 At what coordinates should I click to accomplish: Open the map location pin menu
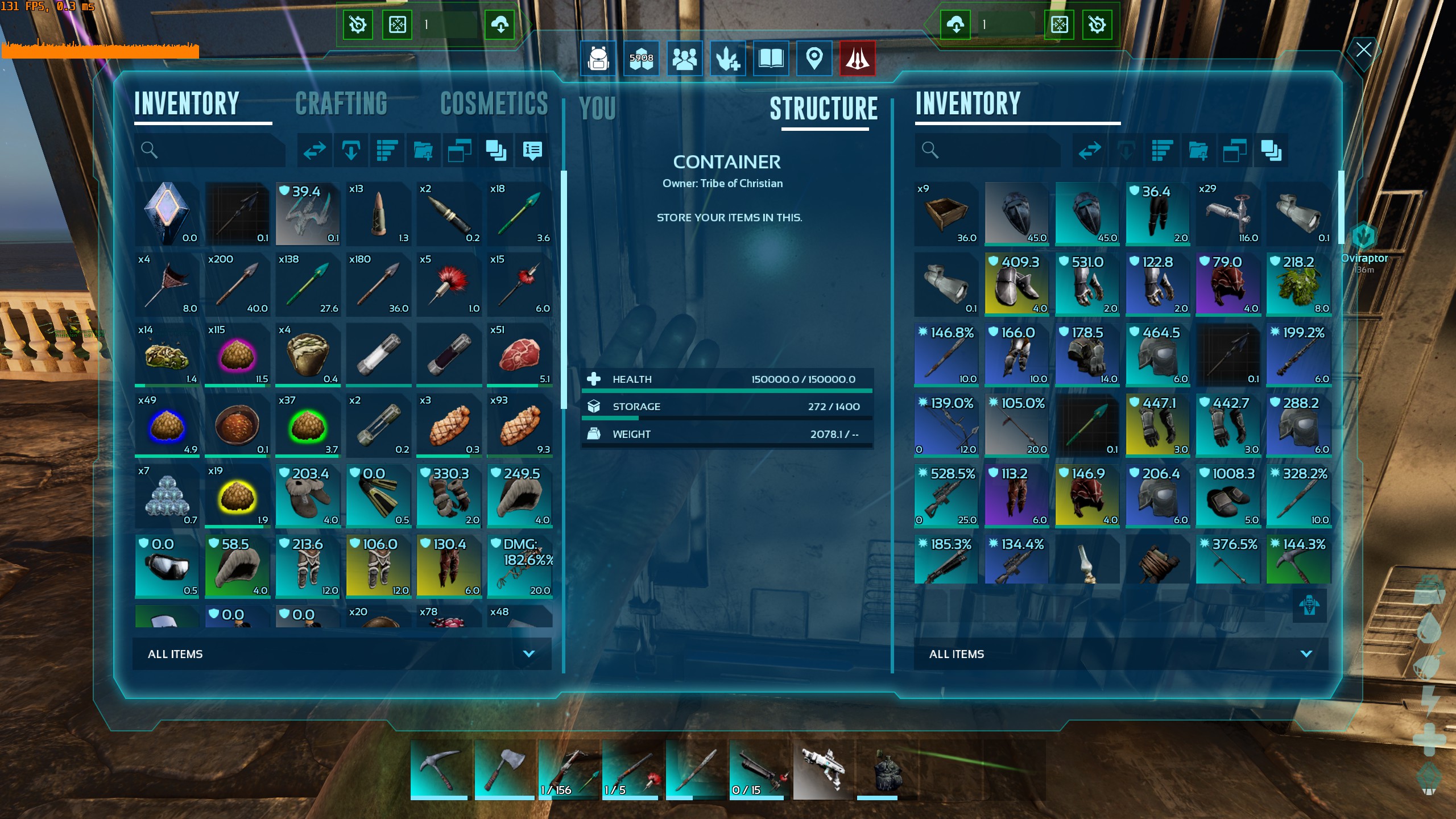point(814,58)
